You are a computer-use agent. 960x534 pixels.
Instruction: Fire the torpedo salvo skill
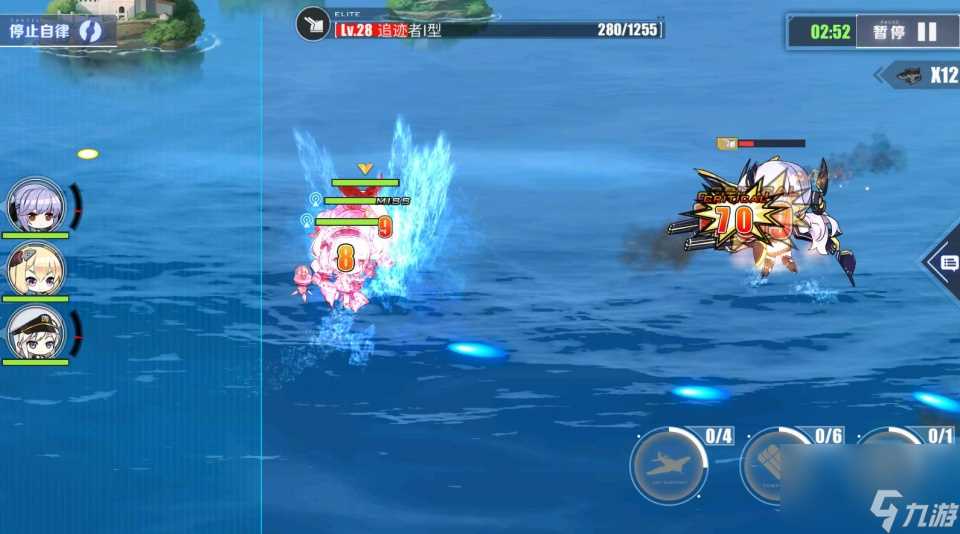pos(777,466)
